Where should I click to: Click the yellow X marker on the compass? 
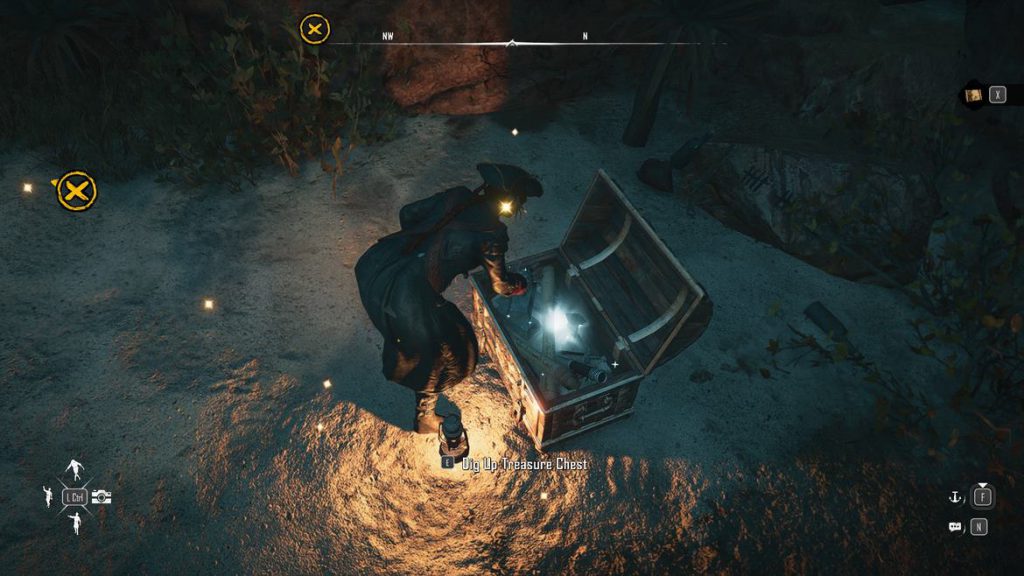(315, 29)
